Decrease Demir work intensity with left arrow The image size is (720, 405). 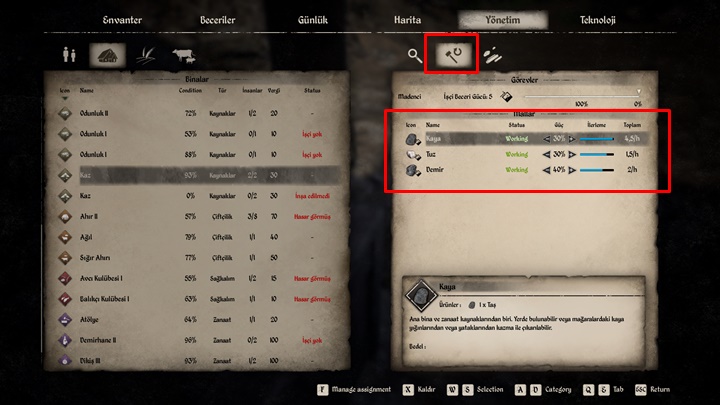(x=546, y=170)
